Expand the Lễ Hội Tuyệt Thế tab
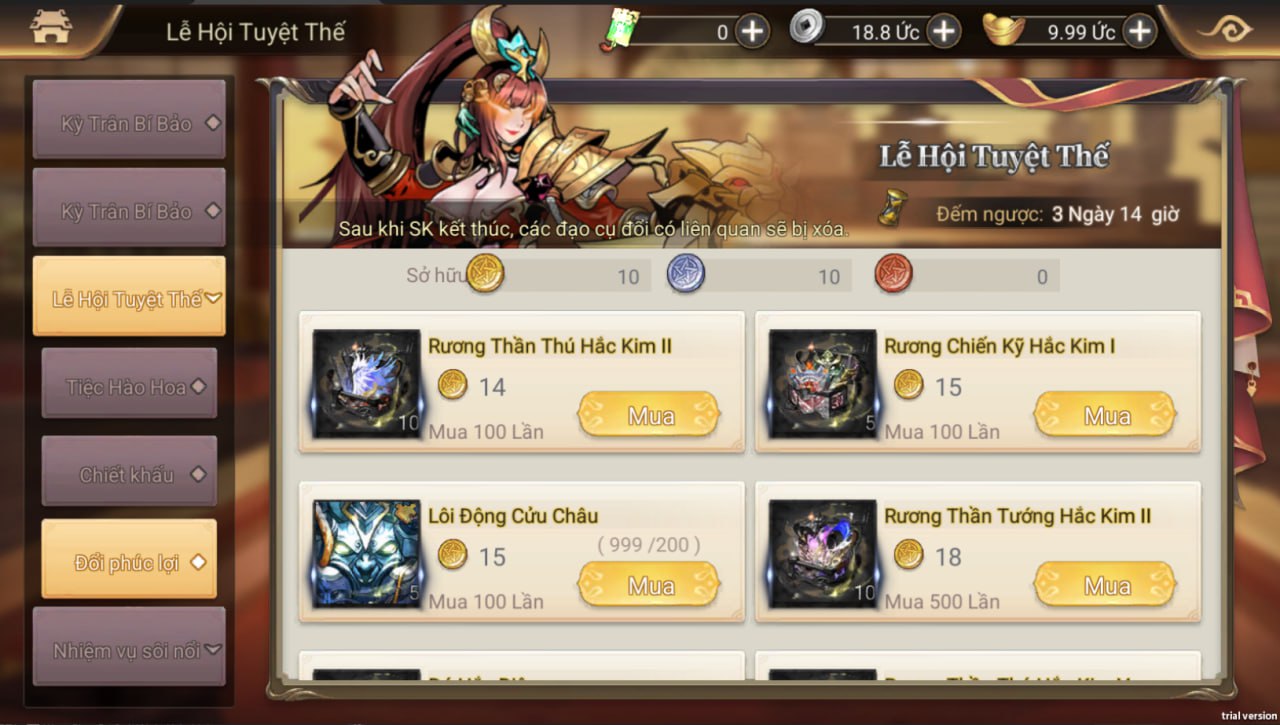 129,297
